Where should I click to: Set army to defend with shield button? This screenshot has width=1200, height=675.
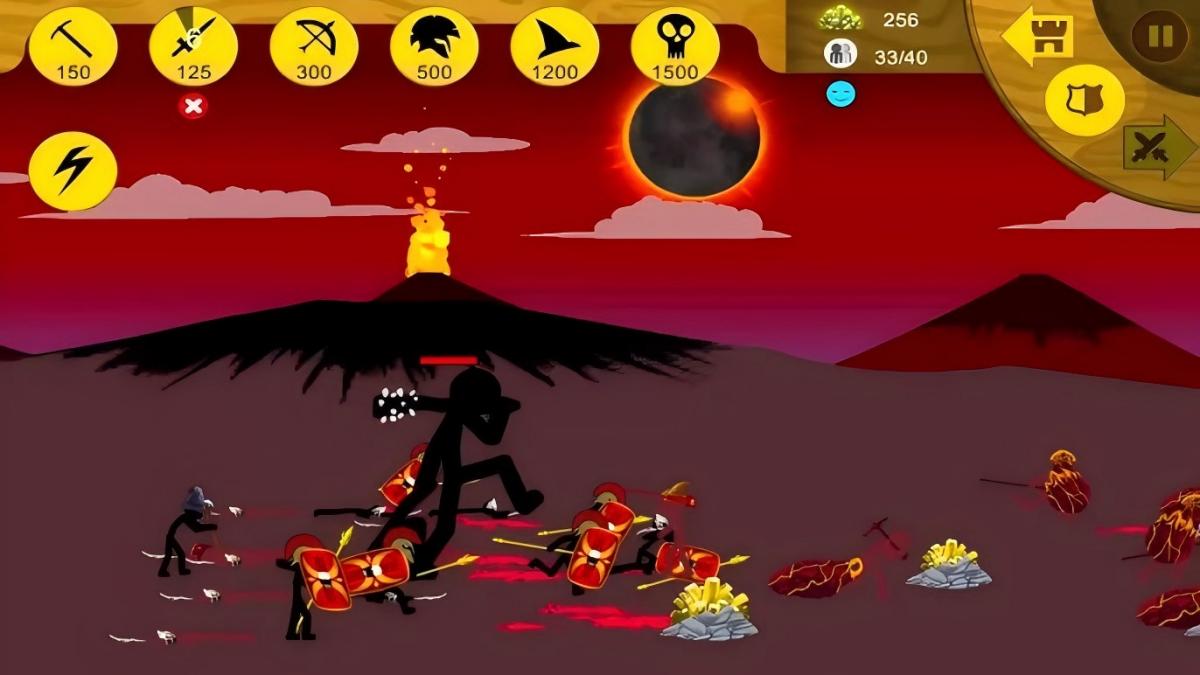click(1084, 100)
